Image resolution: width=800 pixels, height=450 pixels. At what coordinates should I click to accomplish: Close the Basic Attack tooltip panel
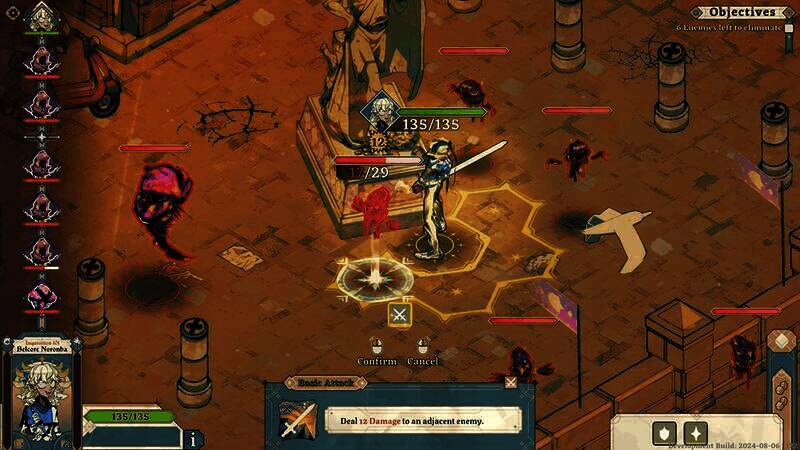pos(511,382)
